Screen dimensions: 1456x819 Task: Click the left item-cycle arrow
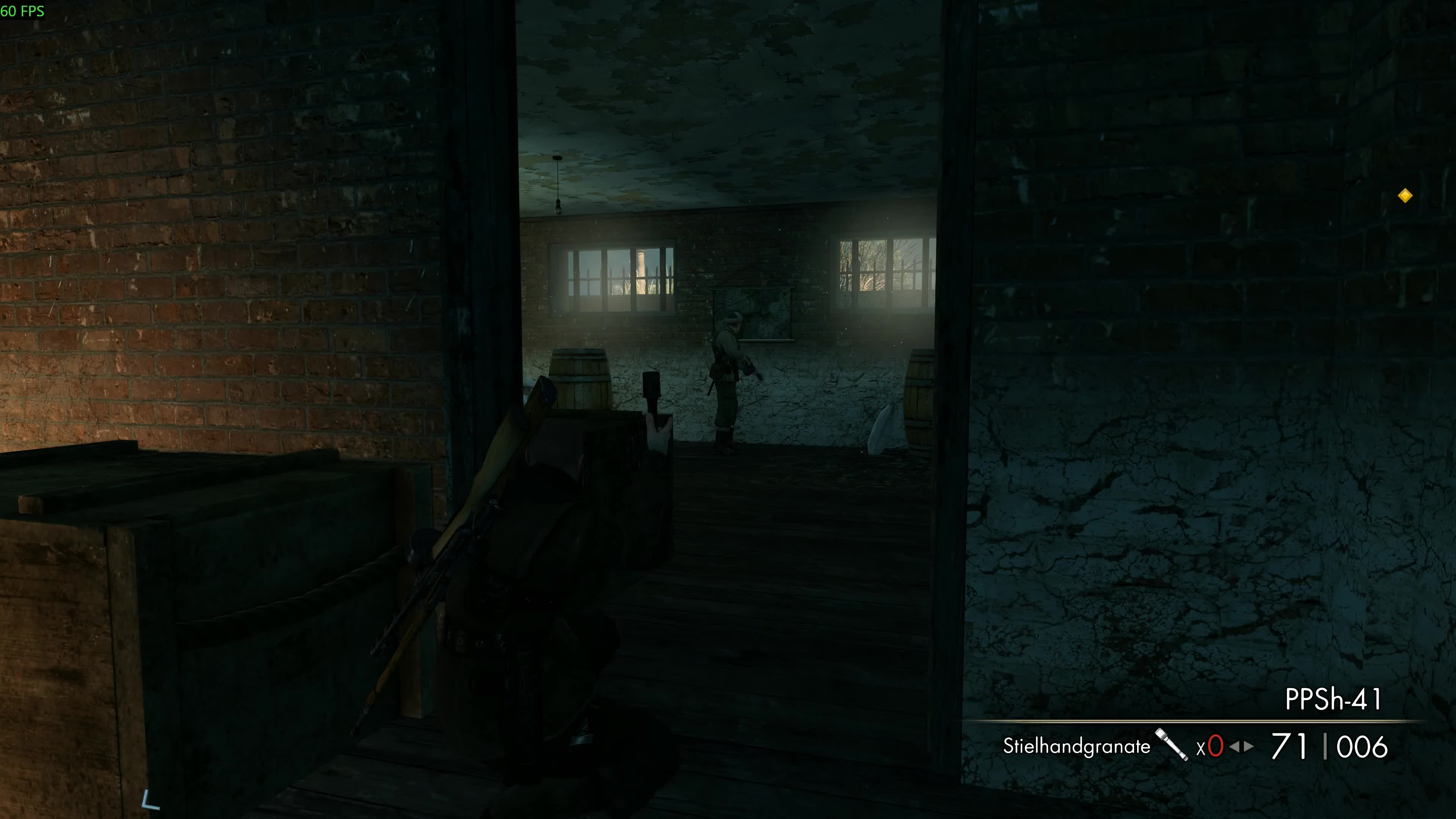pyautogui.click(x=1234, y=747)
